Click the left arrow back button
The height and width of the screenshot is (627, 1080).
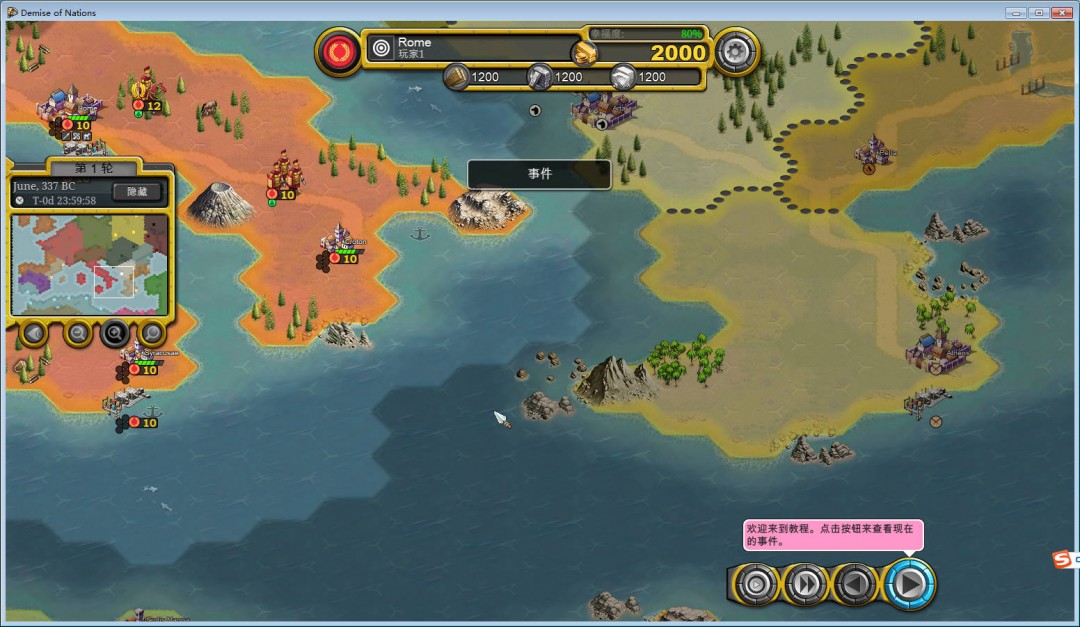click(856, 584)
